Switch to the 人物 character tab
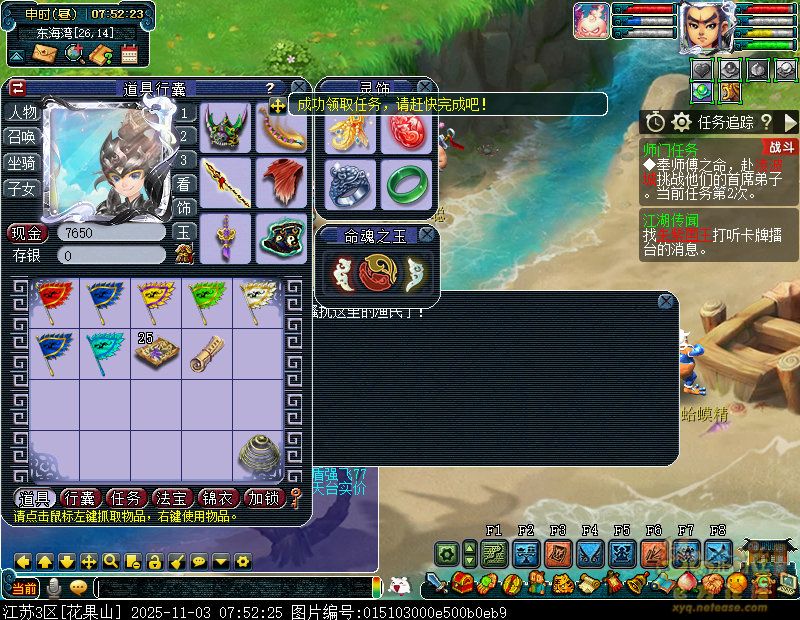800x620 pixels. (x=22, y=112)
